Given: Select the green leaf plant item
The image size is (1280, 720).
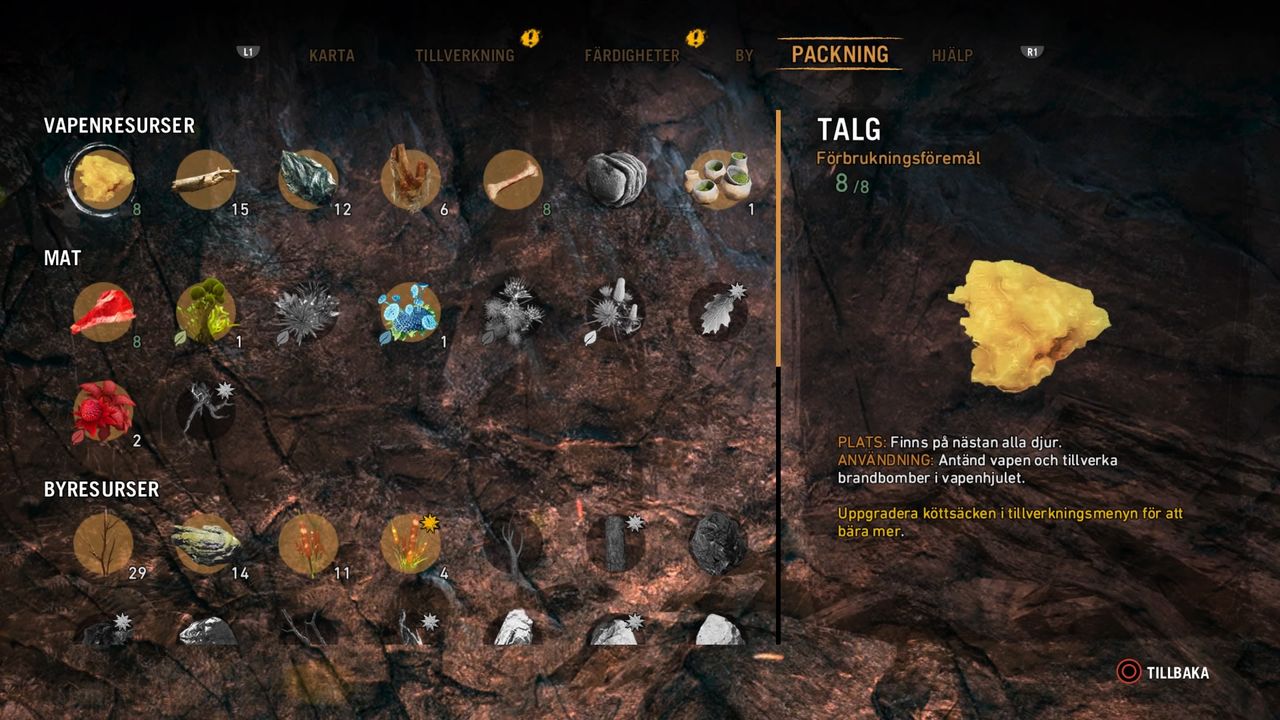Looking at the screenshot, I should [x=206, y=312].
